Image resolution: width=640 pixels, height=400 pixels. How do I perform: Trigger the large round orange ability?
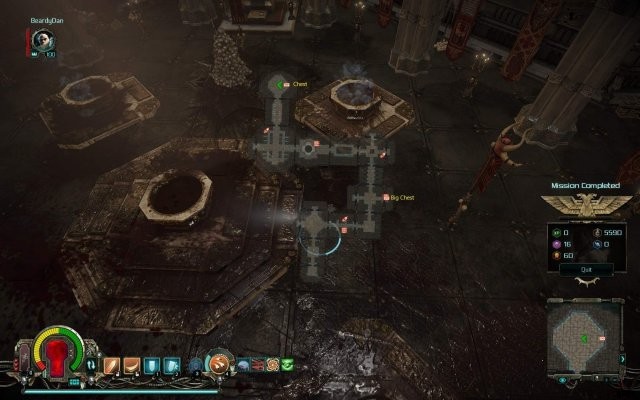[222, 364]
